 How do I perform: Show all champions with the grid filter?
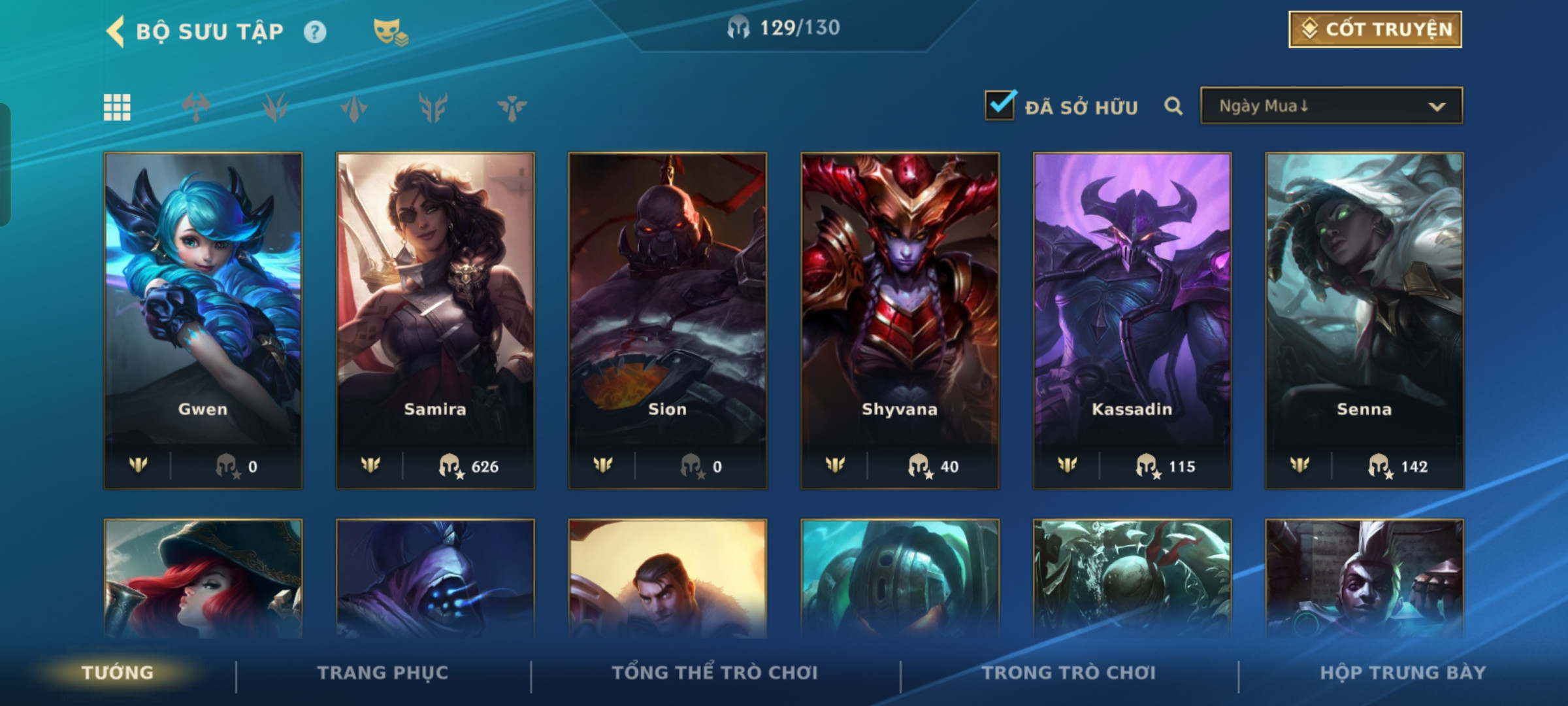point(118,107)
